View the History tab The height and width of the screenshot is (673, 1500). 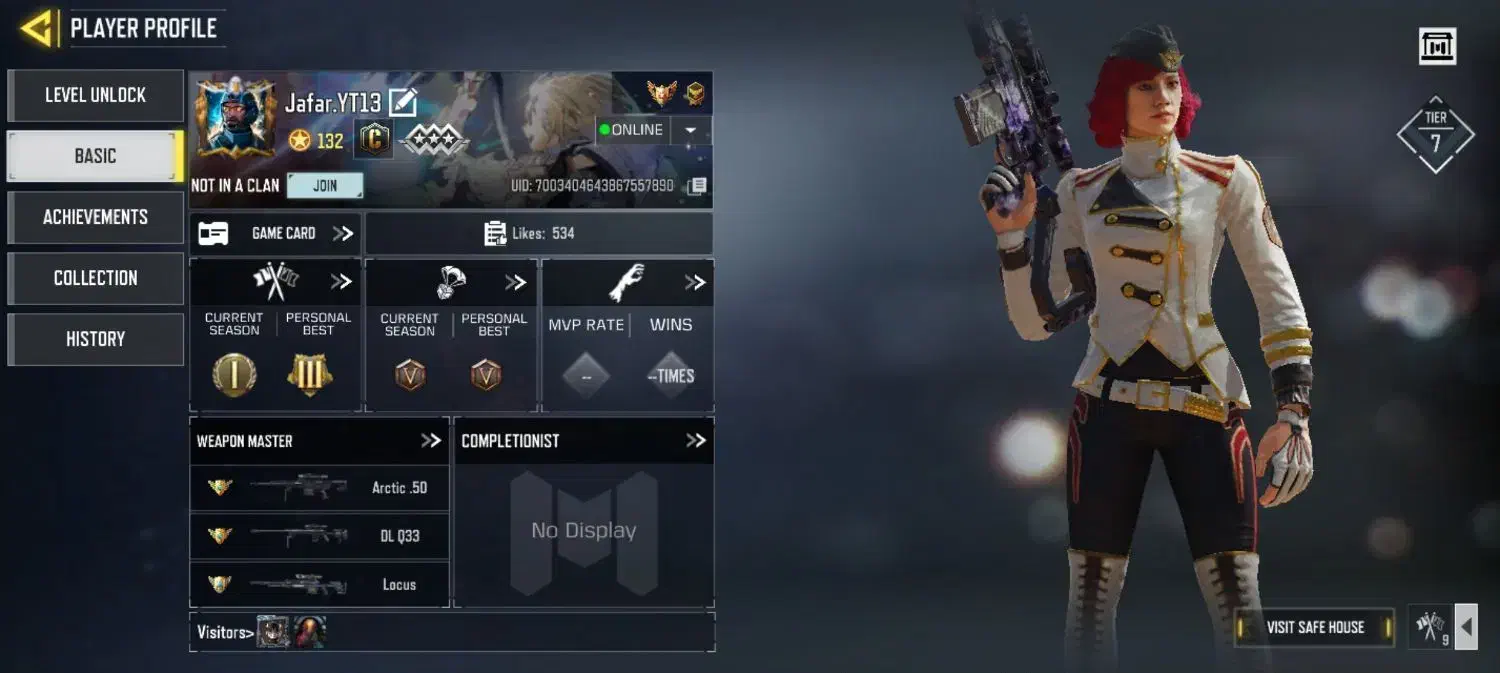[x=95, y=339]
